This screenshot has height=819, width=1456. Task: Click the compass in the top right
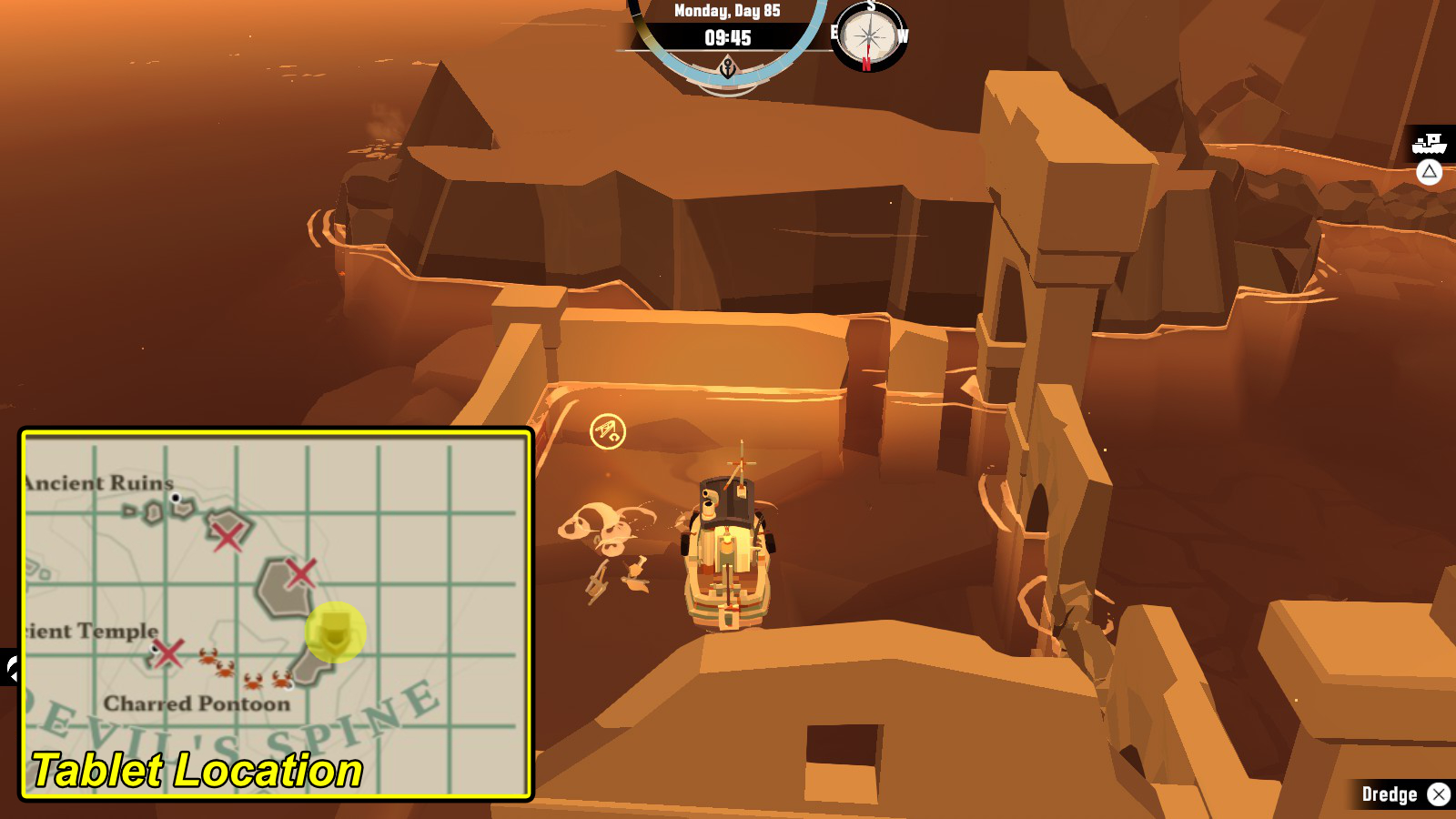coord(867,35)
